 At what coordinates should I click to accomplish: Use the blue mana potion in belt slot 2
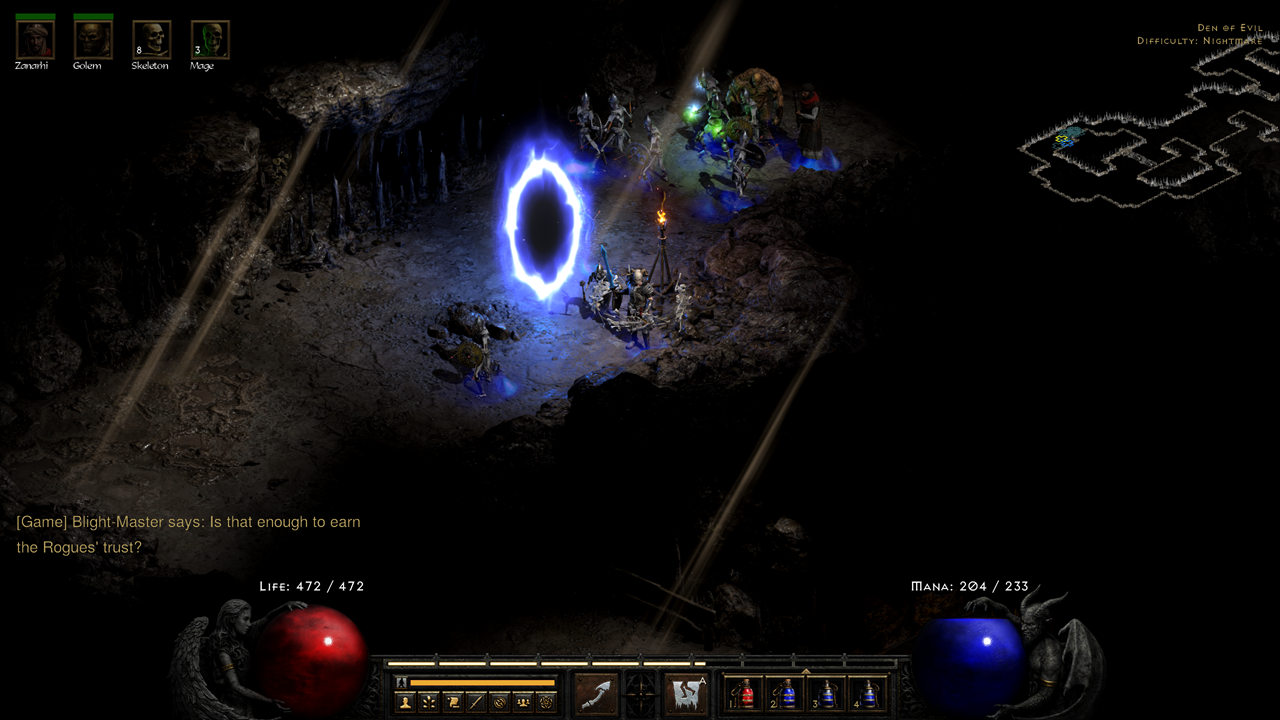(x=787, y=694)
